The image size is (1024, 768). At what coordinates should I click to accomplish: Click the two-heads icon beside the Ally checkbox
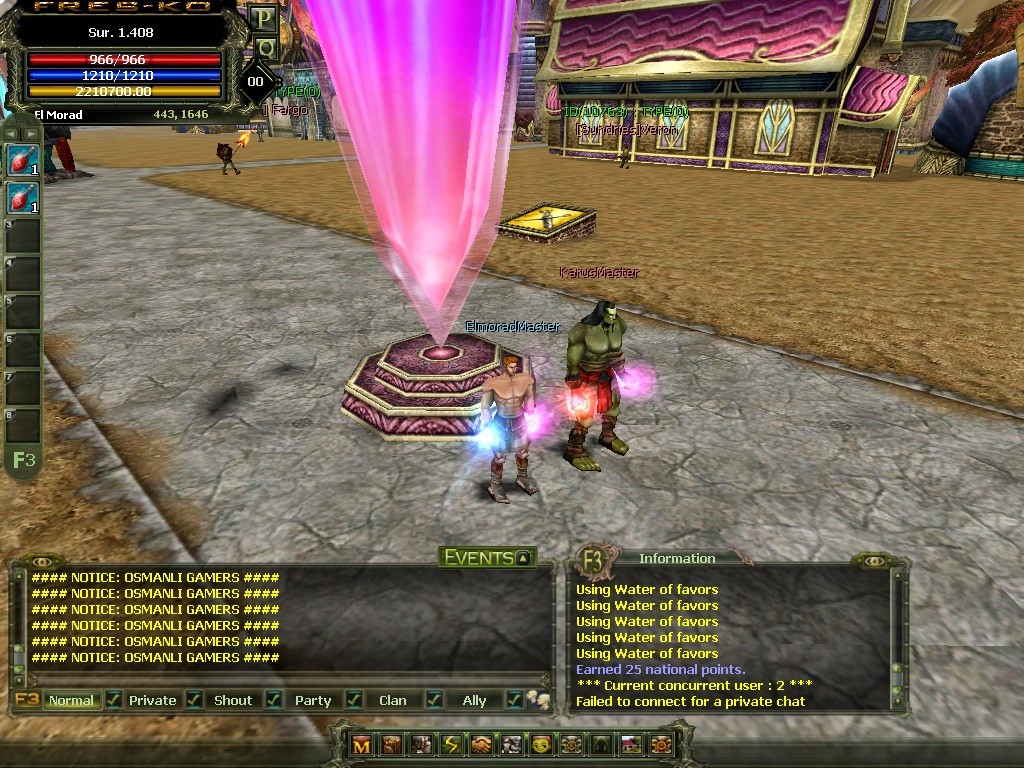click(x=539, y=700)
